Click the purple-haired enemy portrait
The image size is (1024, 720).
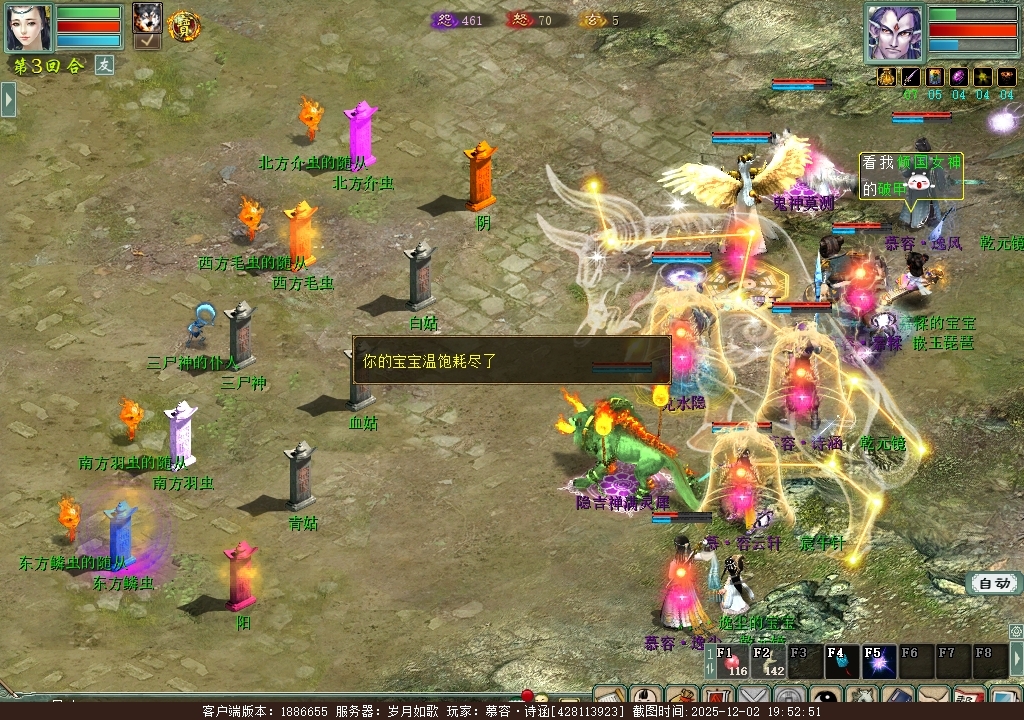(x=894, y=32)
